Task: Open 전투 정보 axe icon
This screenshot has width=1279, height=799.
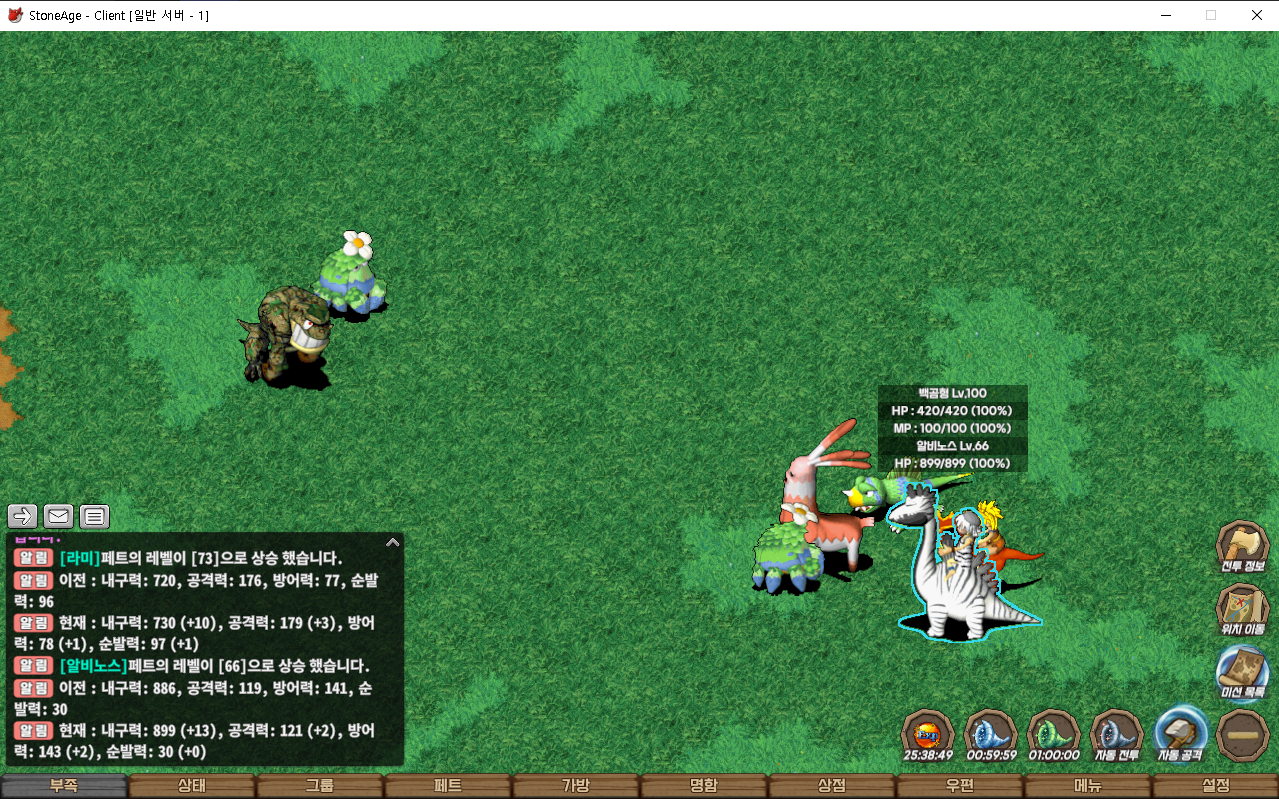Action: [1242, 547]
